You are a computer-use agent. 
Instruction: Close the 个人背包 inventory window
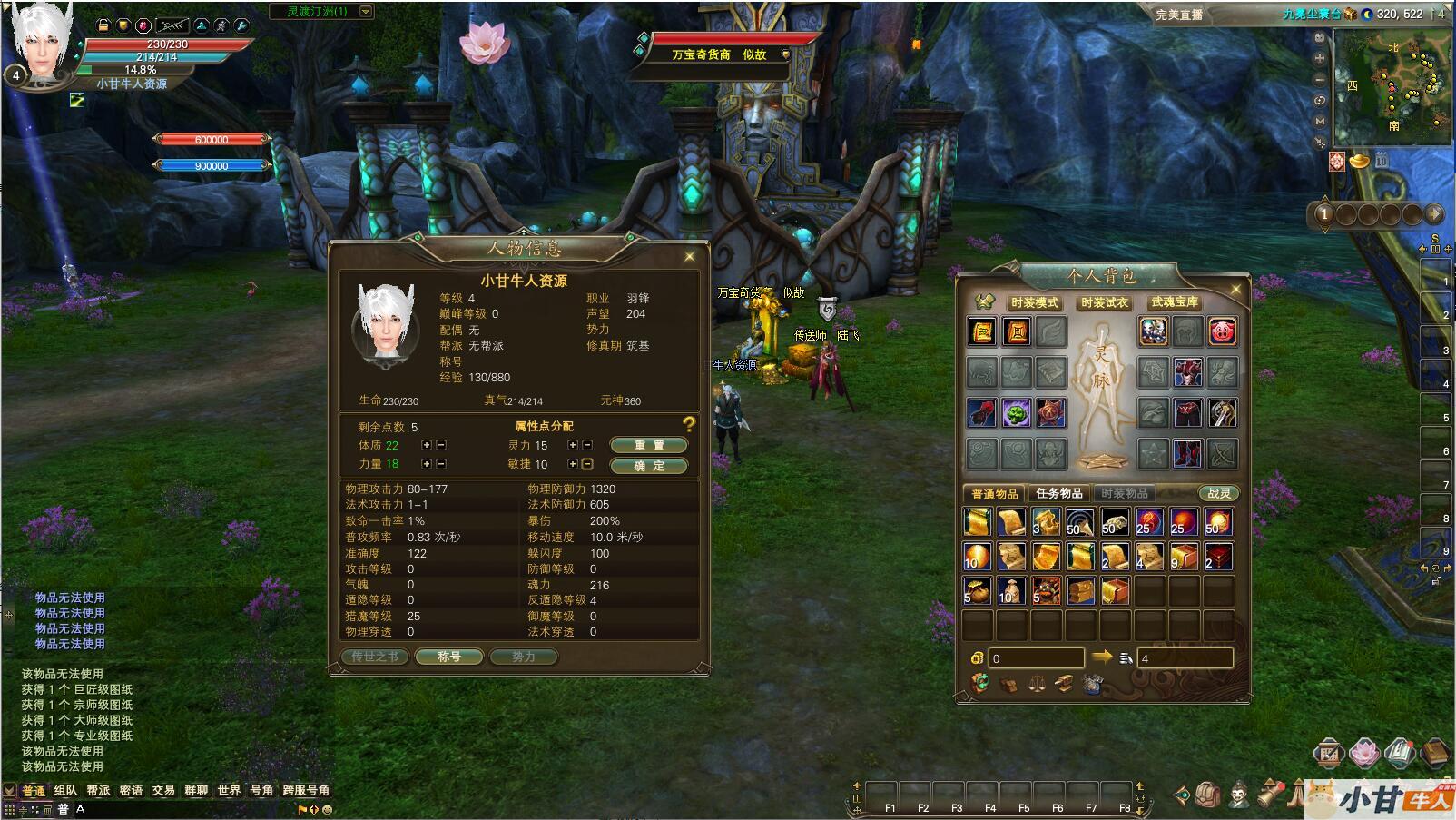click(1235, 290)
